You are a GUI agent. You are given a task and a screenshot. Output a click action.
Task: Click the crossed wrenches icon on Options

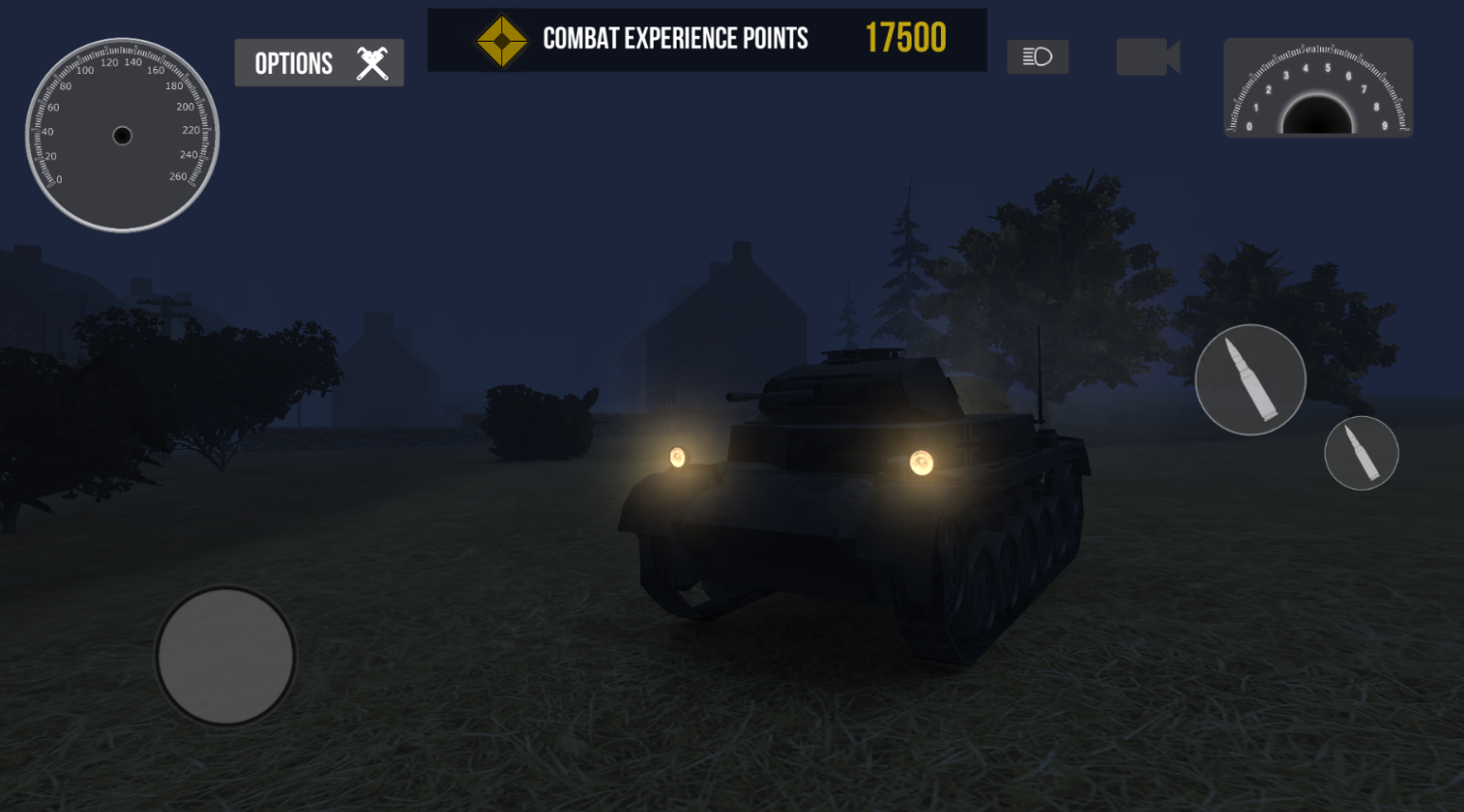pos(371,63)
